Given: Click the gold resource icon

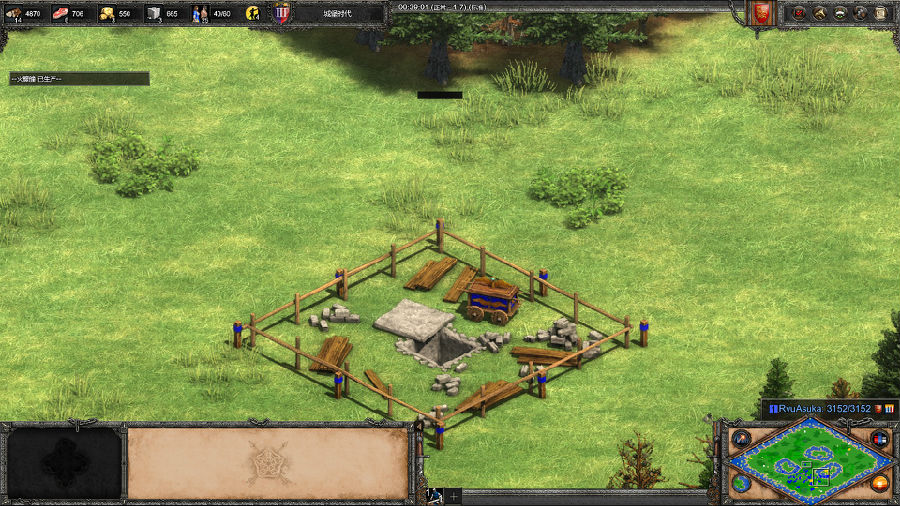Looking at the screenshot, I should pyautogui.click(x=106, y=13).
